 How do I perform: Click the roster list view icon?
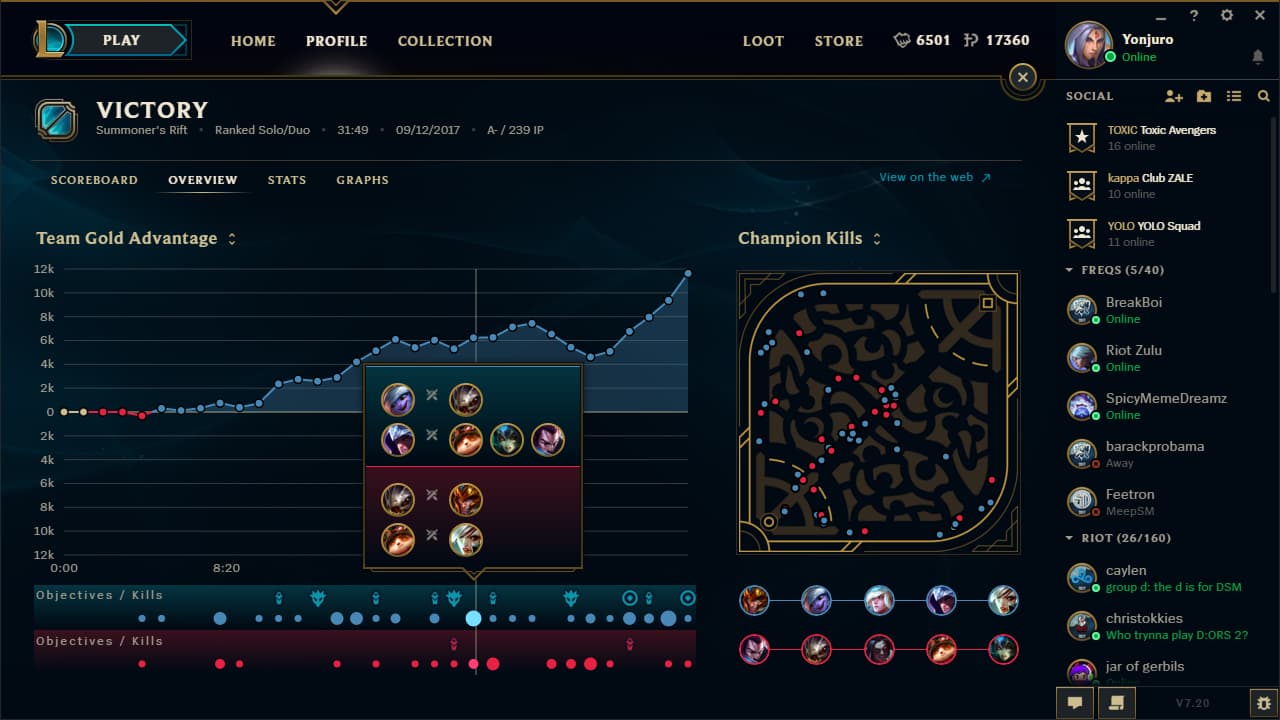[1233, 96]
